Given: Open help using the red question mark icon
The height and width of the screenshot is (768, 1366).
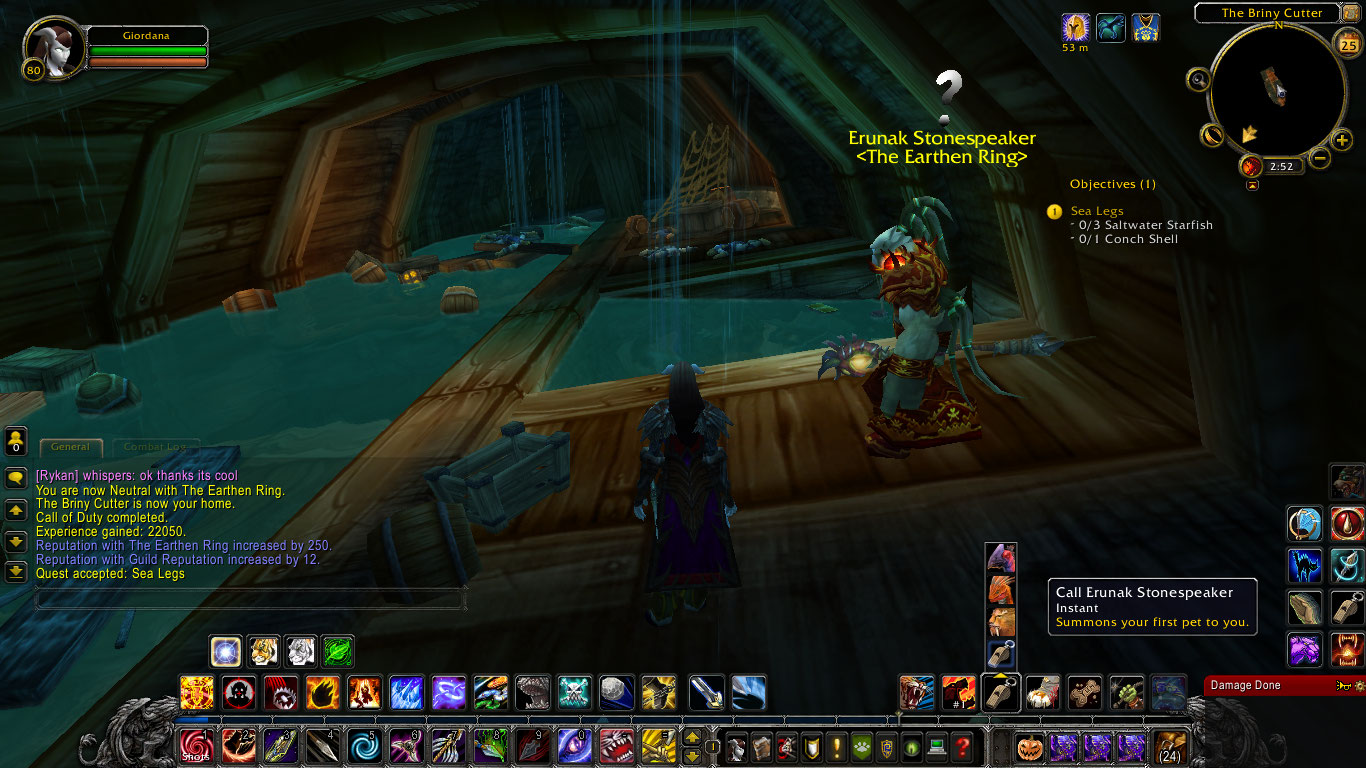Looking at the screenshot, I should (x=962, y=747).
